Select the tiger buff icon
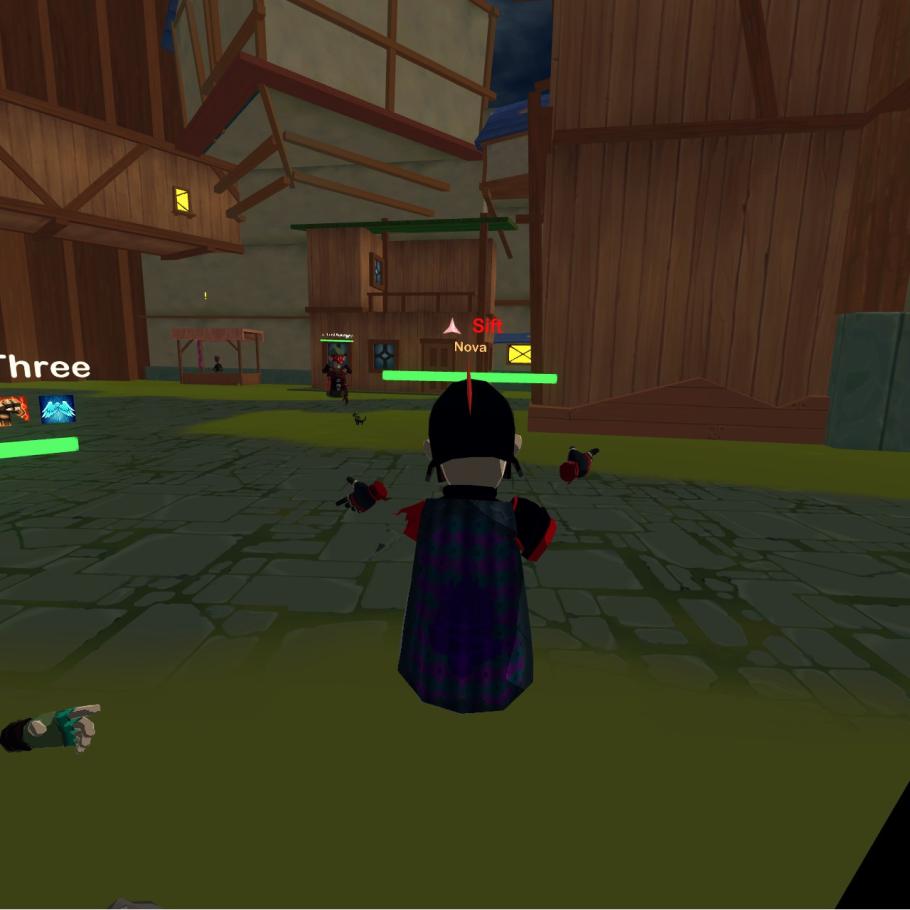This screenshot has width=910, height=910. (12, 409)
